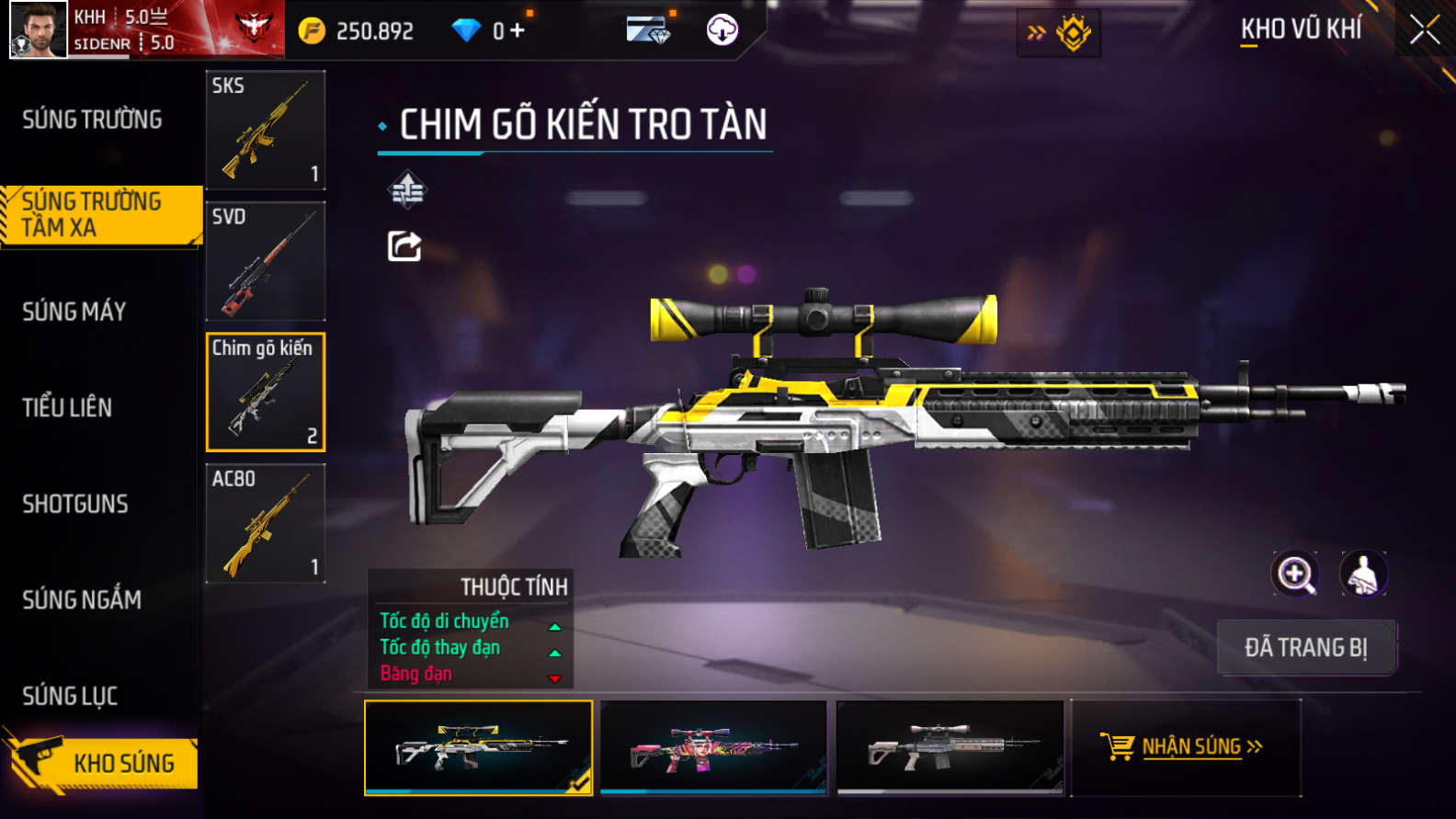Select the SKS weapon slot
This screenshot has height=819, width=1456.
(265, 130)
